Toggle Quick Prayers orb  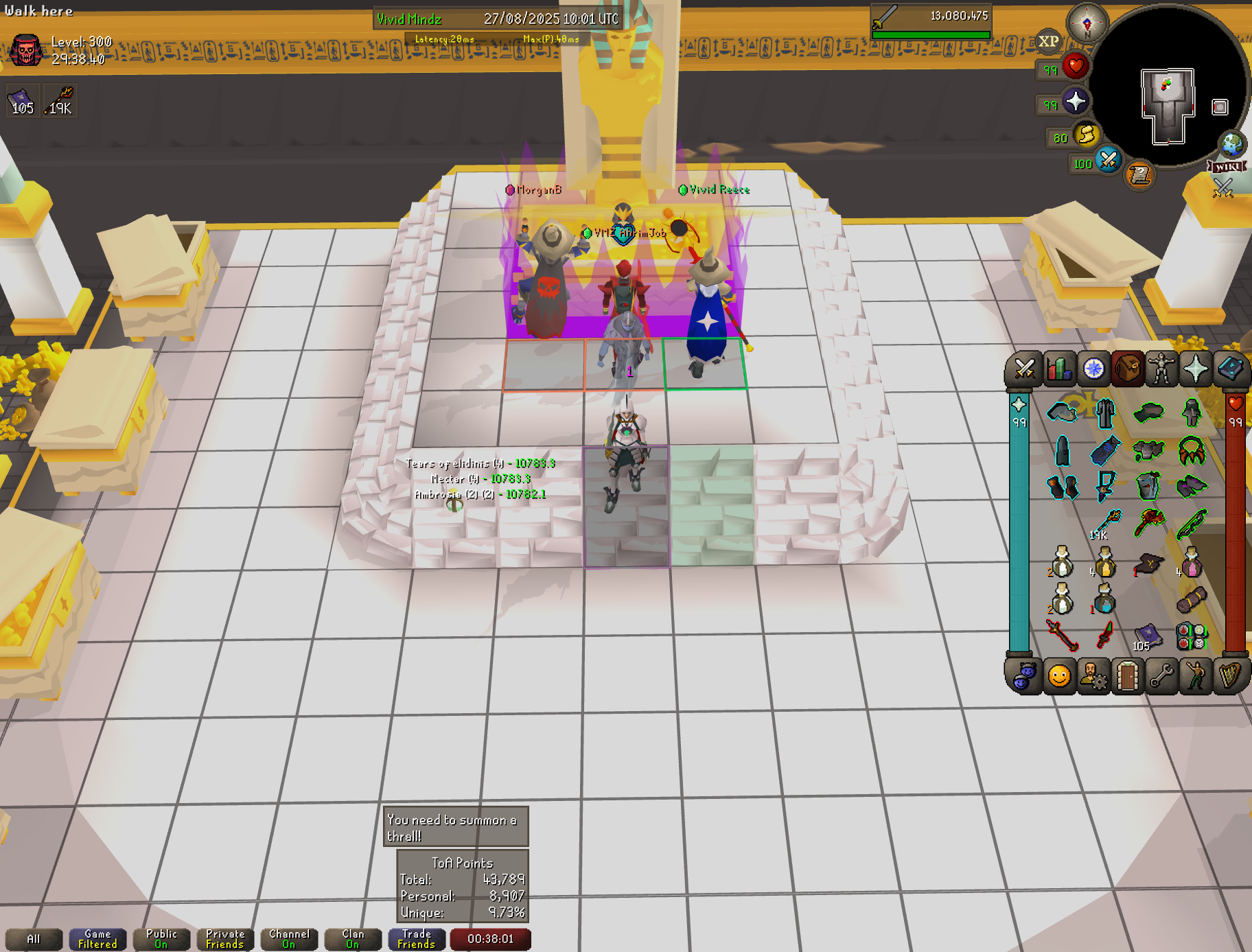[1076, 102]
